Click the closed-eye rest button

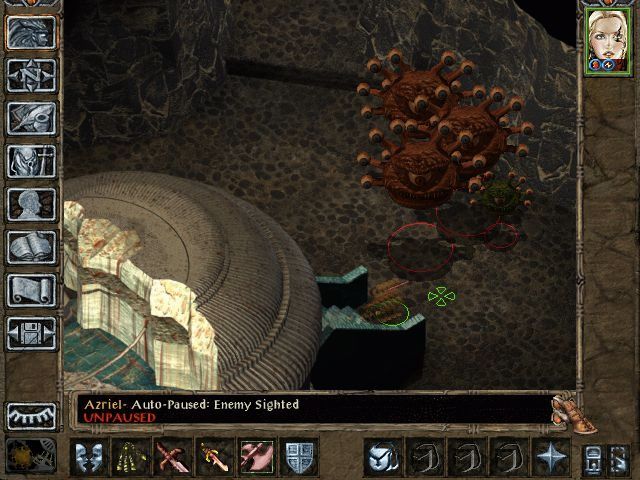click(x=32, y=415)
